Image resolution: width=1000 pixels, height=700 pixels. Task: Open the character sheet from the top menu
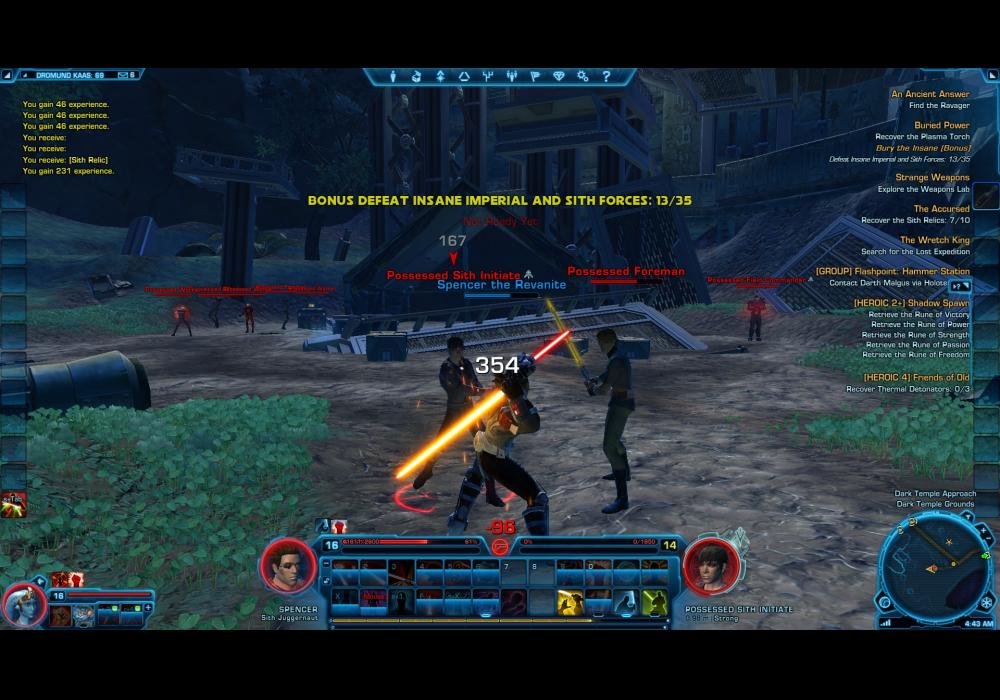point(393,76)
